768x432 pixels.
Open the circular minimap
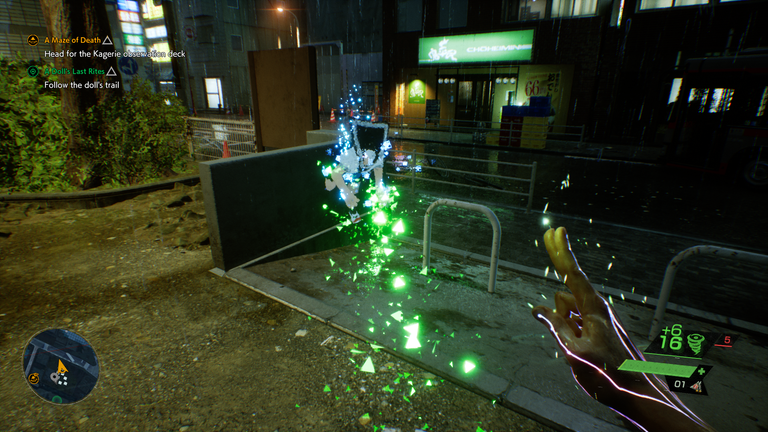click(x=61, y=366)
